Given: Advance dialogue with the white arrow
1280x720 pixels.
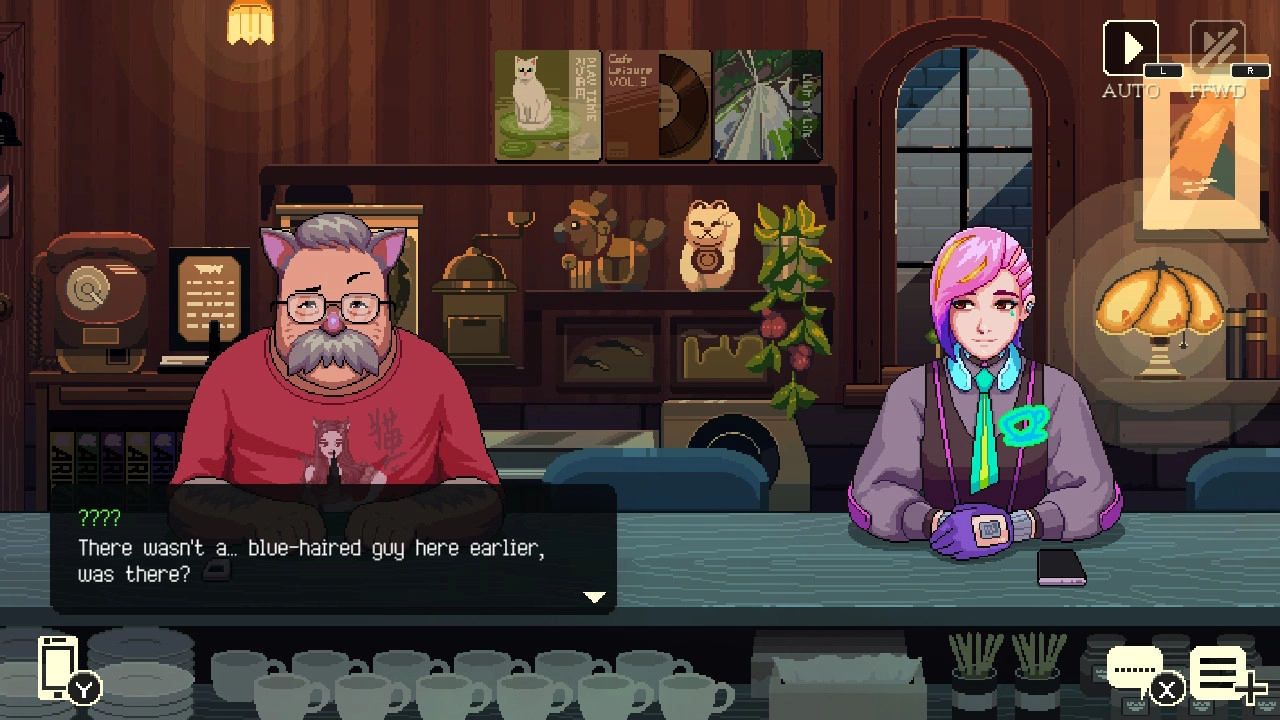Looking at the screenshot, I should tap(595, 597).
